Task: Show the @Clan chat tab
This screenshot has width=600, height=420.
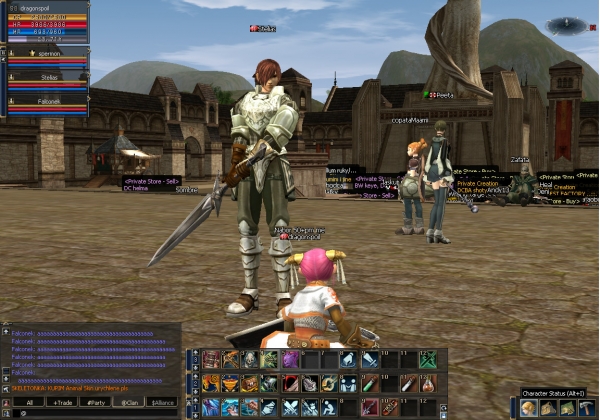Action: [x=129, y=402]
